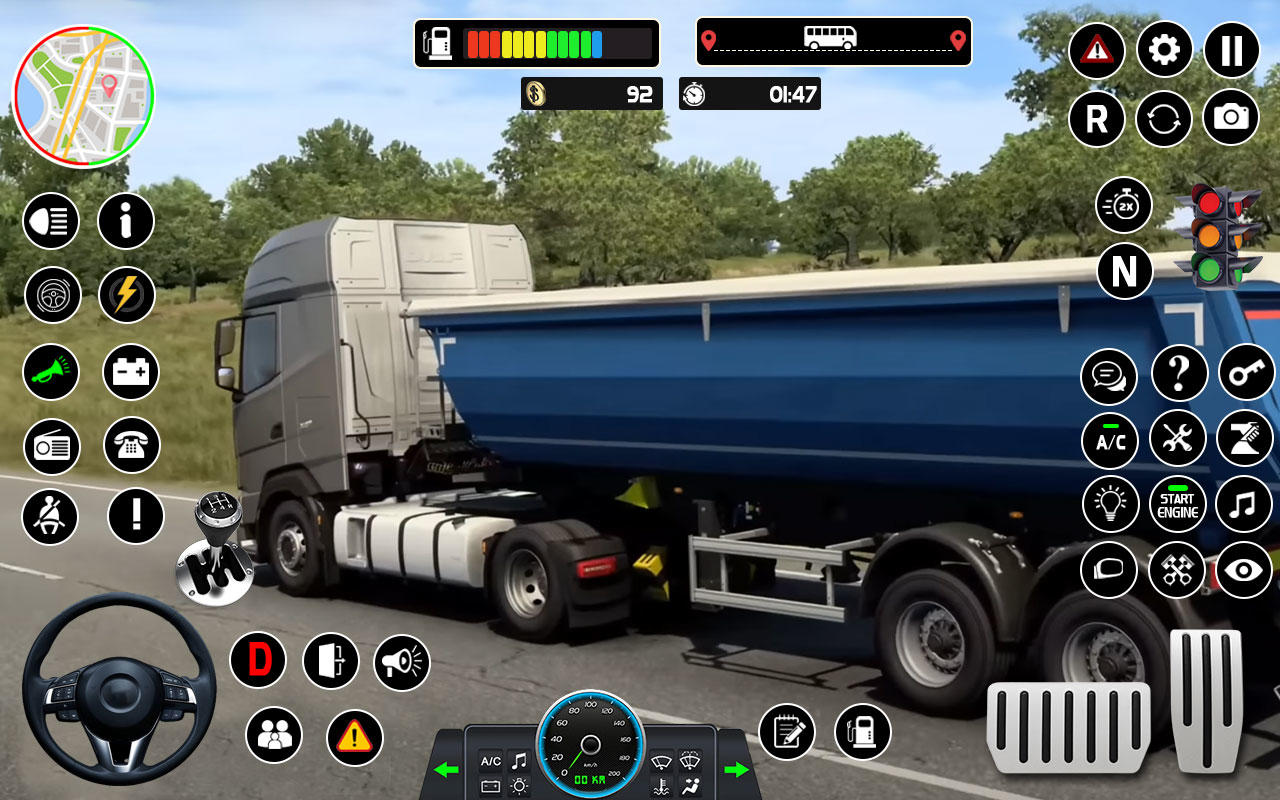The width and height of the screenshot is (1280, 800).
Task: Turn on the headlights icon
Action: point(51,222)
